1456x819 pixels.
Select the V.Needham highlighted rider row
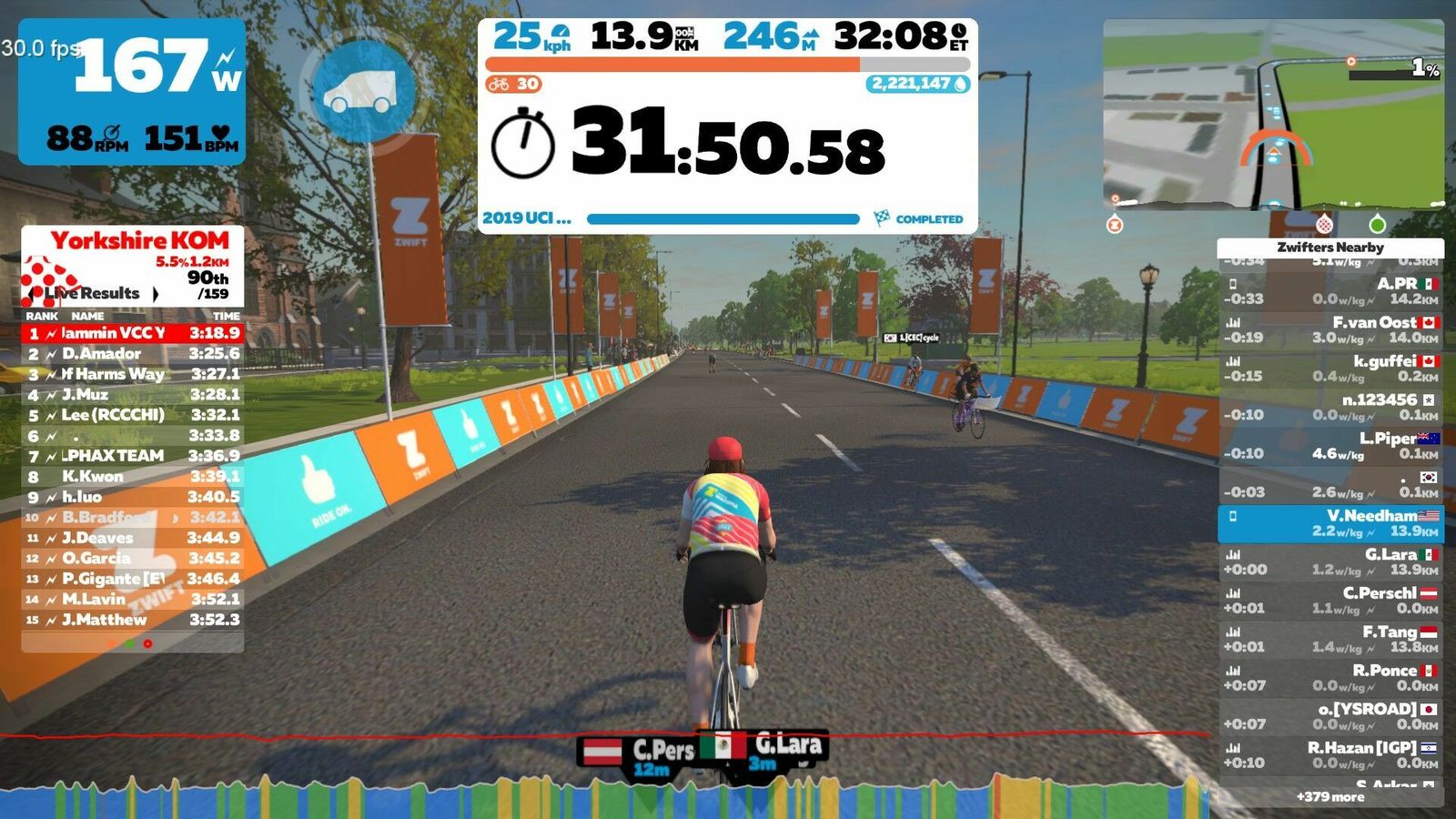(x=1330, y=523)
